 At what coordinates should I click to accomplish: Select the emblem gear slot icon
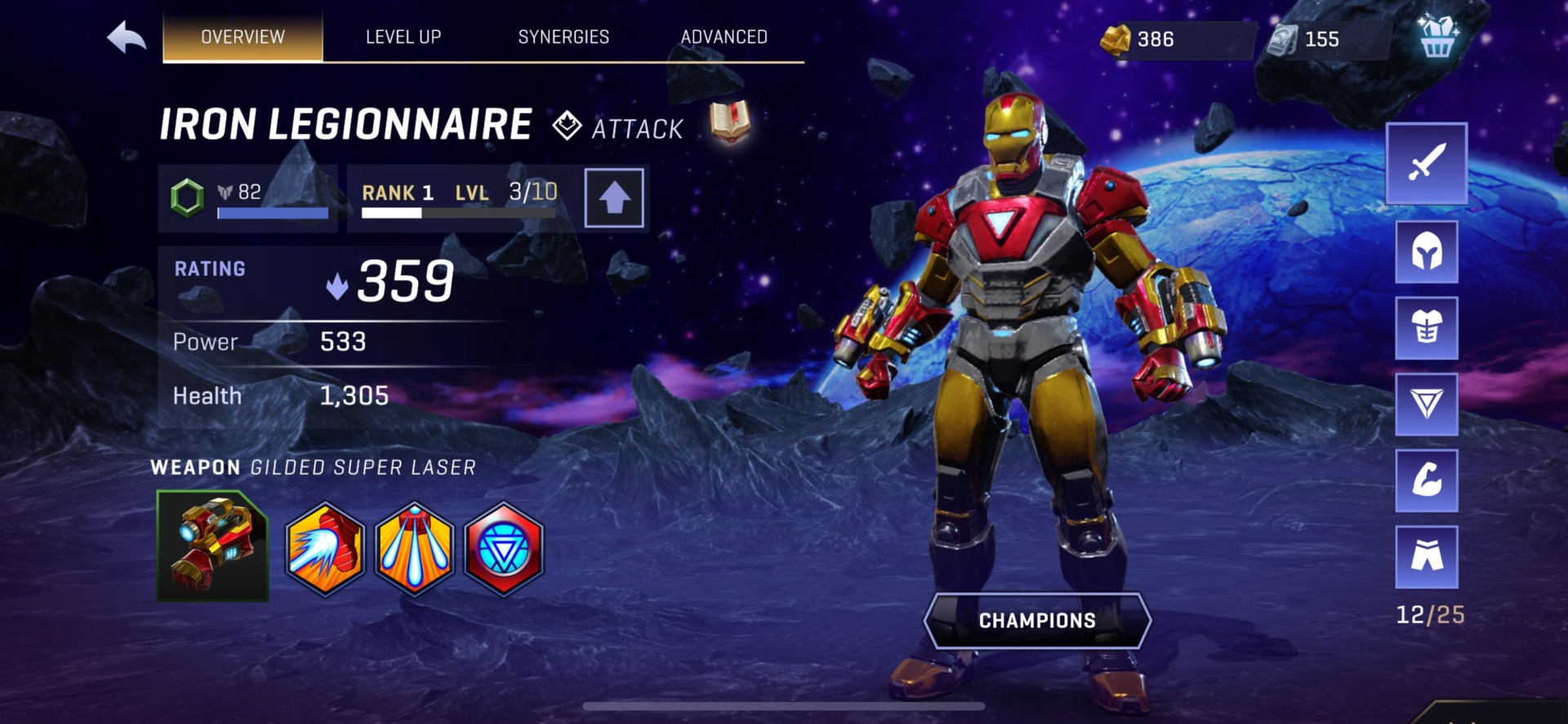[1426, 405]
